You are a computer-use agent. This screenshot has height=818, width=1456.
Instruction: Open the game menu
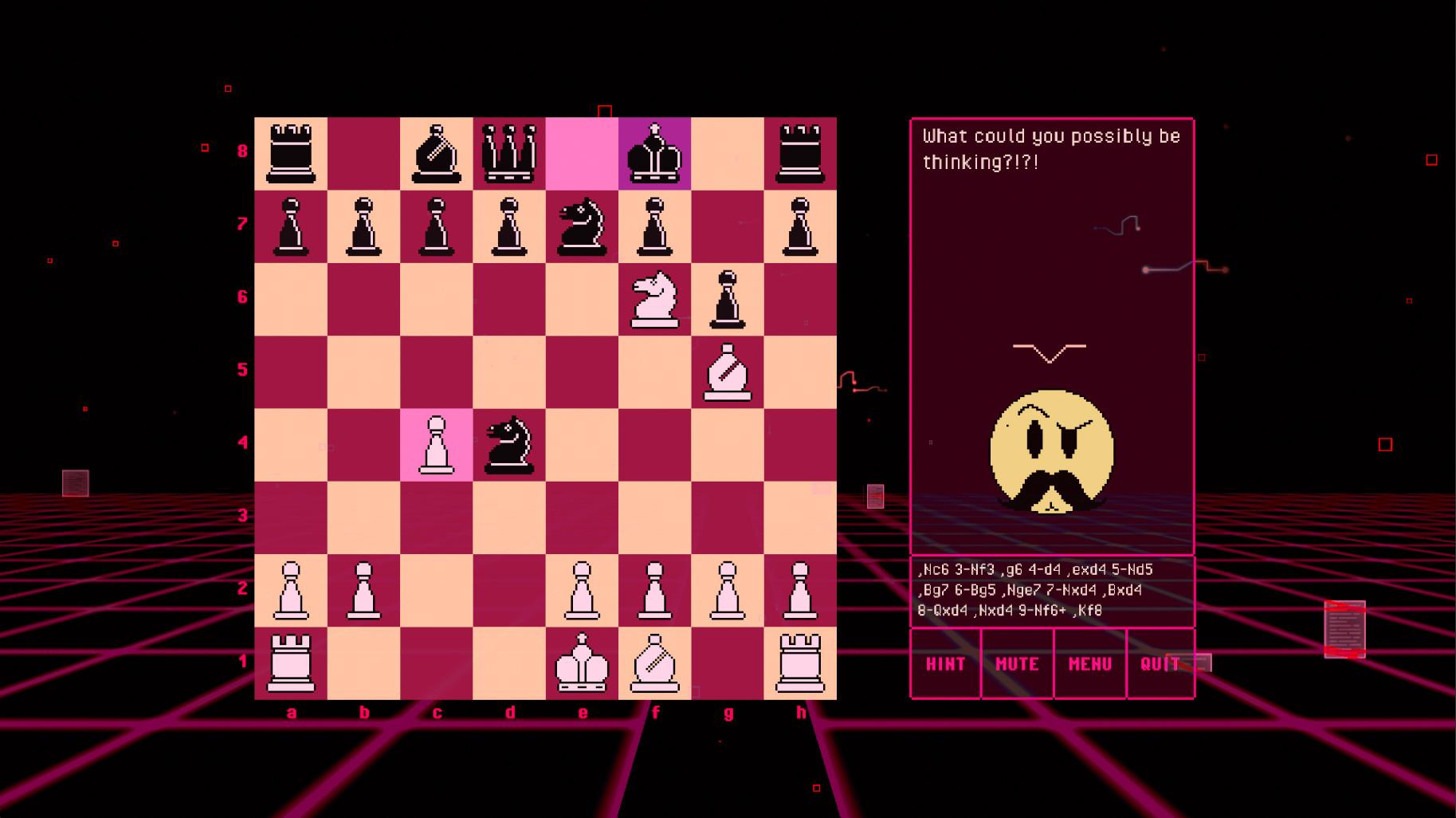1090,663
